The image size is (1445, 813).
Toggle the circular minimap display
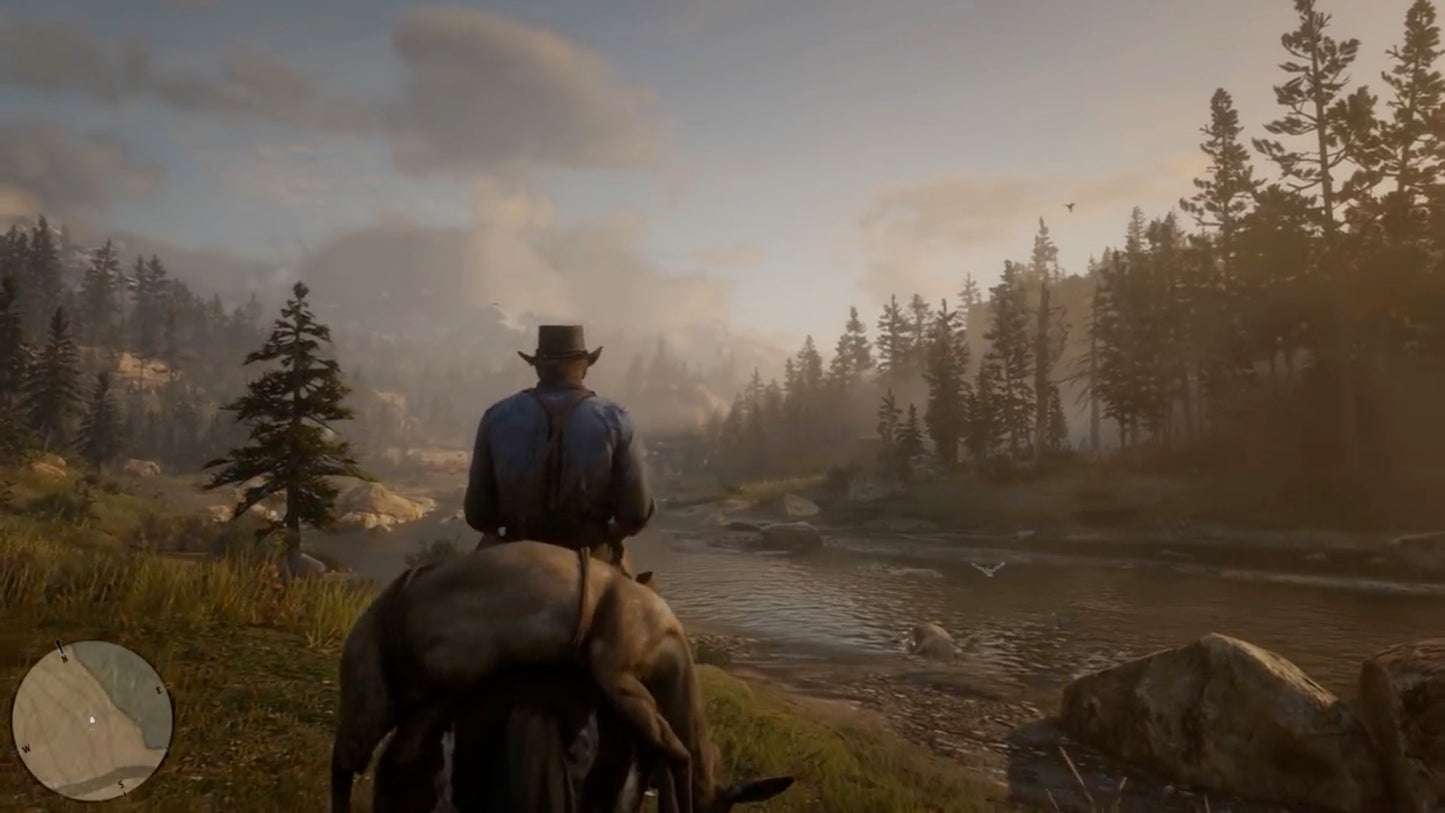coord(93,722)
